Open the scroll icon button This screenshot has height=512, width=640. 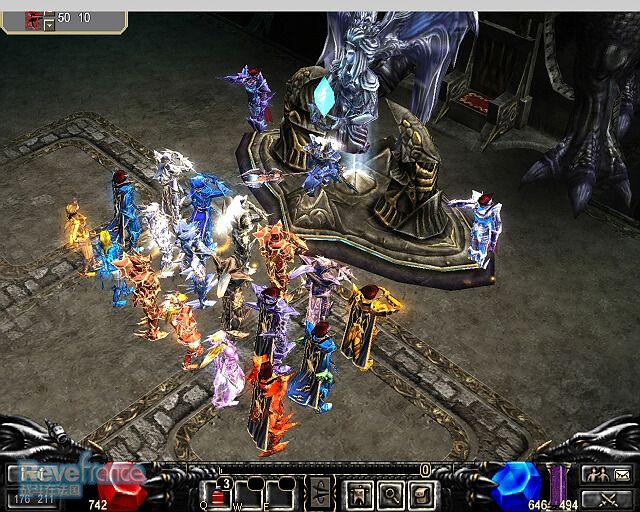[421, 493]
